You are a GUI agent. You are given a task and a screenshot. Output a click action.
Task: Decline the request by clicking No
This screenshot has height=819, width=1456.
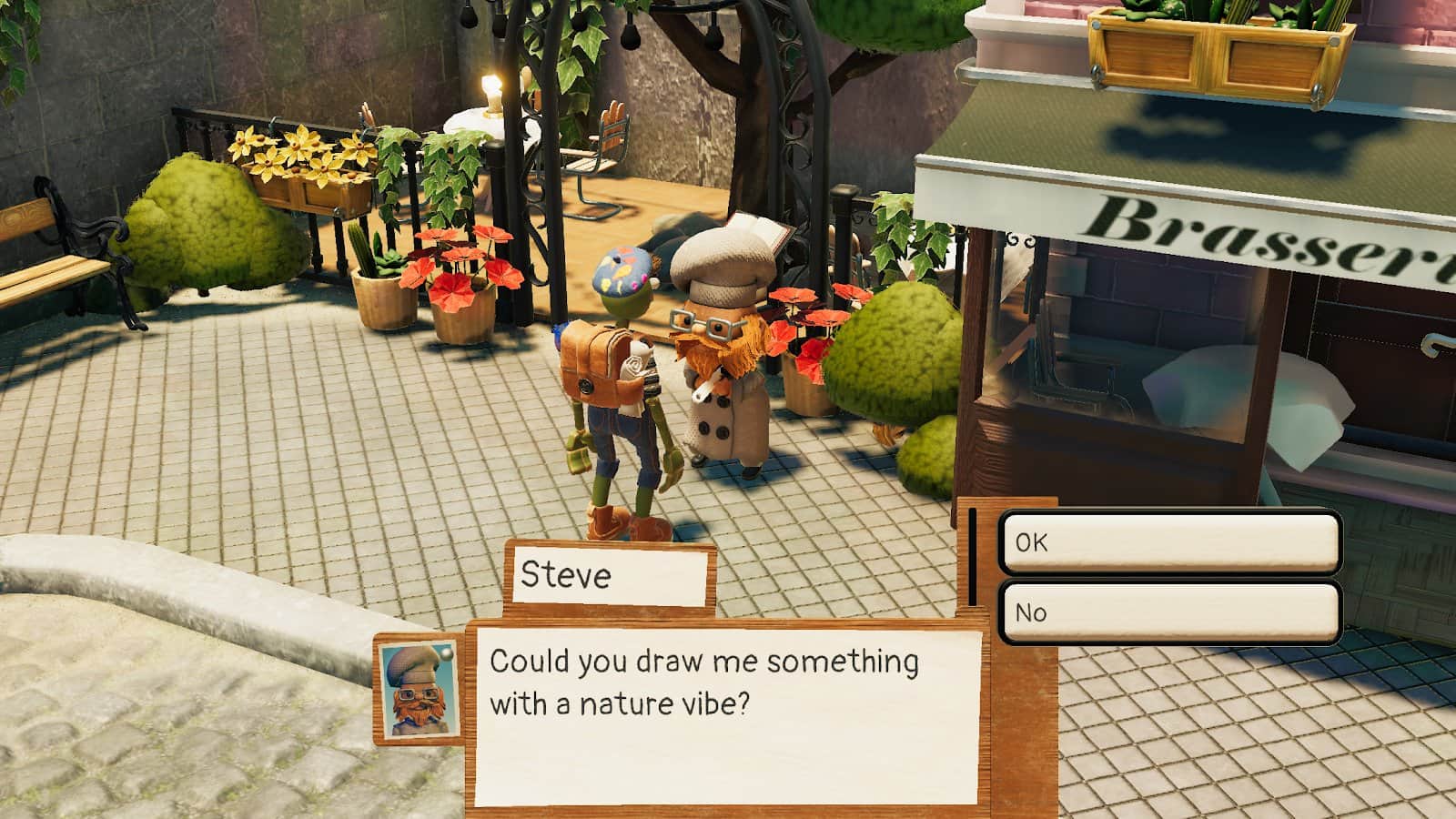click(1169, 612)
